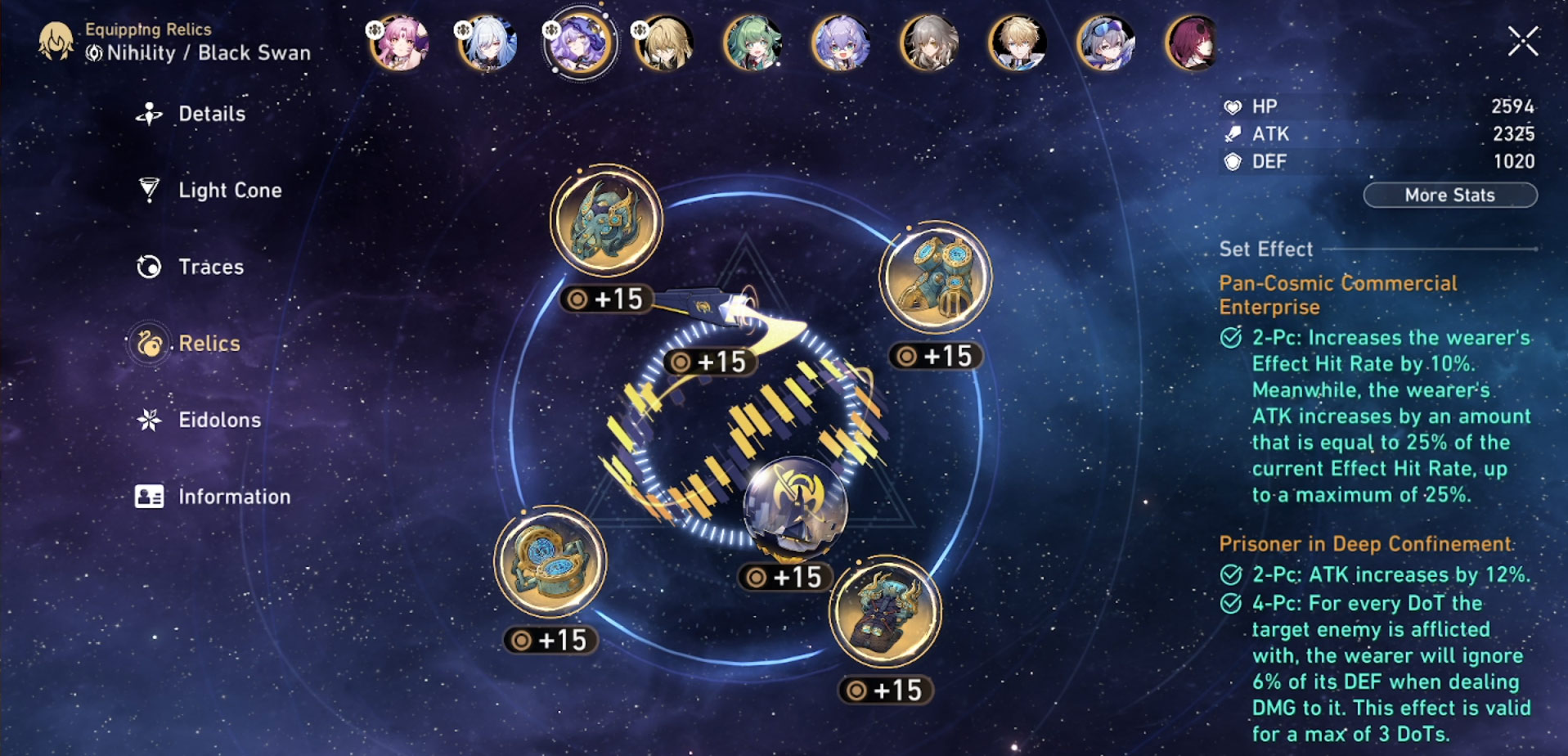This screenshot has height=756, width=1568.
Task: Open the Information page
Action: tap(234, 497)
